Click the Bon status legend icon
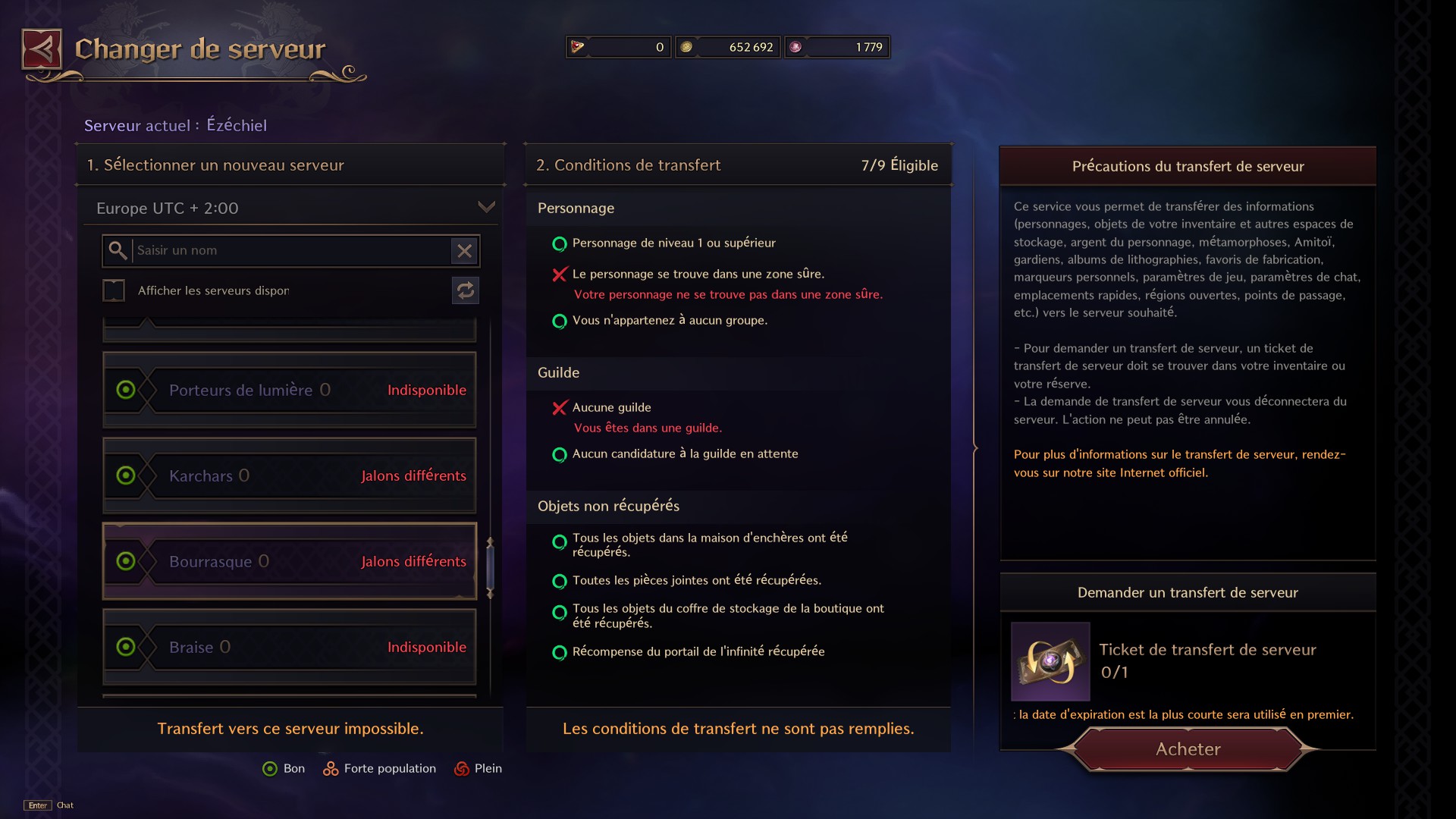This screenshot has width=1456, height=819. pyautogui.click(x=269, y=768)
